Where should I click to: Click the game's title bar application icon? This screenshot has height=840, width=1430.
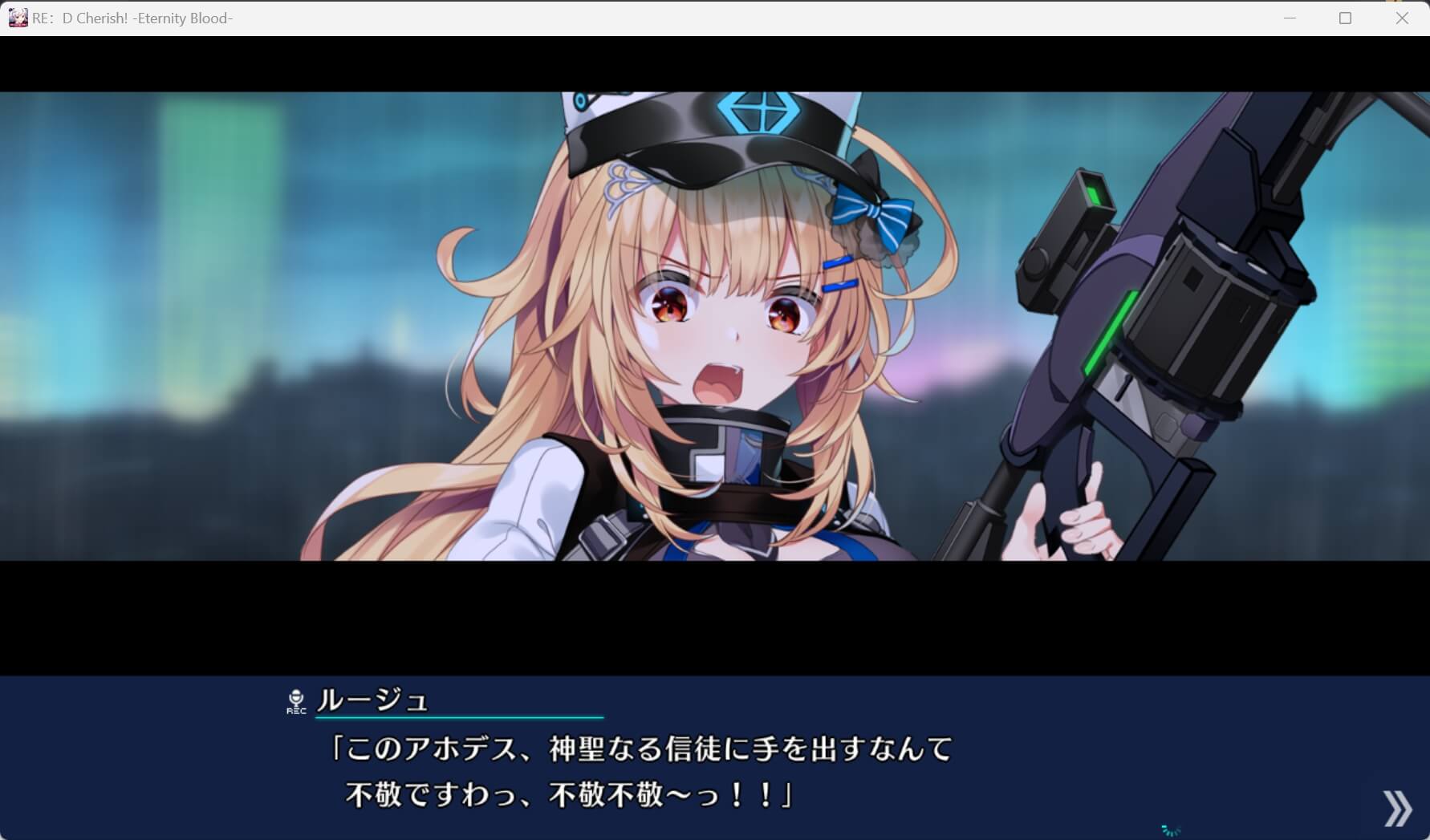click(18, 17)
